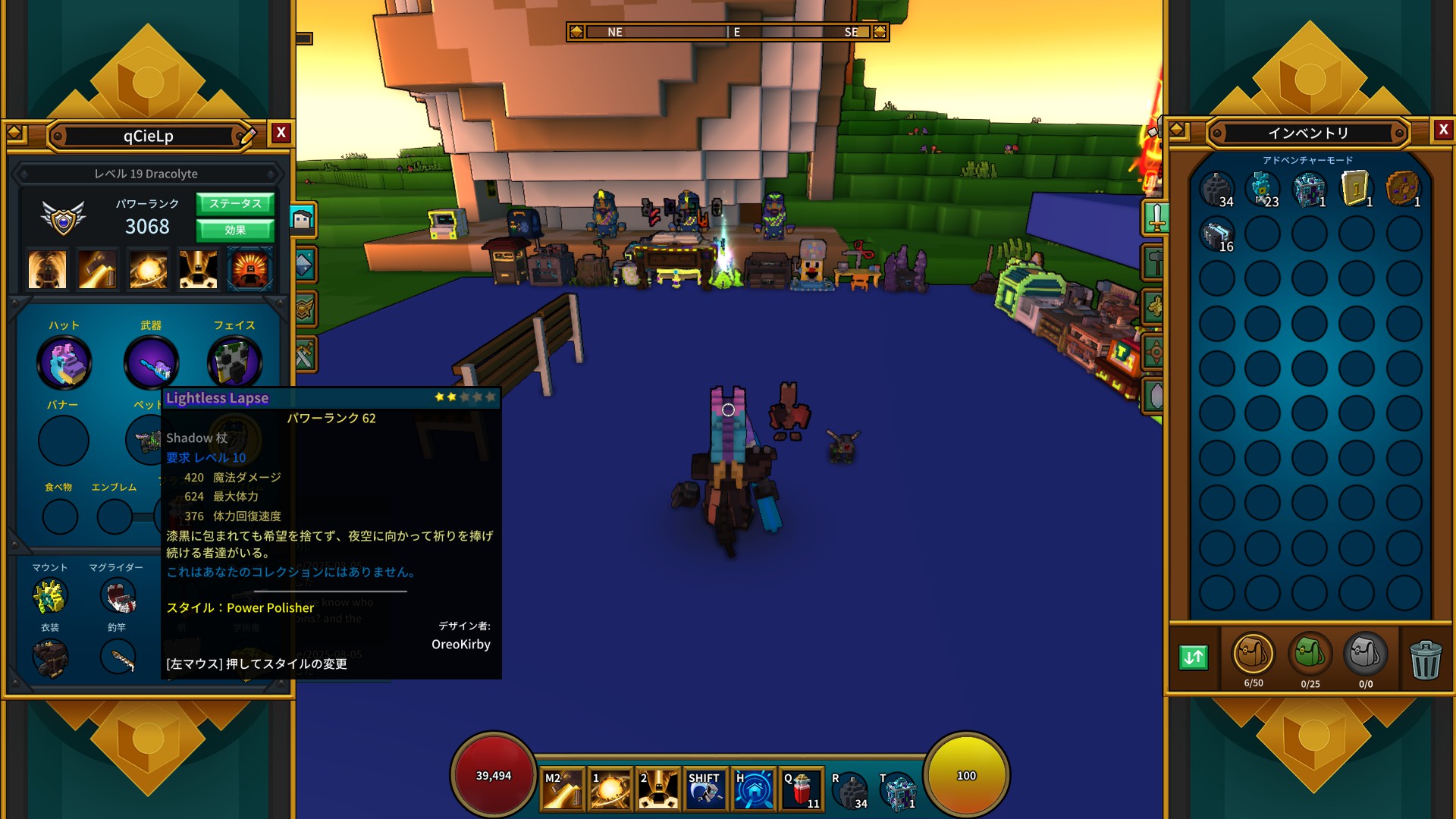Viewport: 1456px width, 819px height.
Task: Select the inventory item stack of 16
Action: 1217,234
